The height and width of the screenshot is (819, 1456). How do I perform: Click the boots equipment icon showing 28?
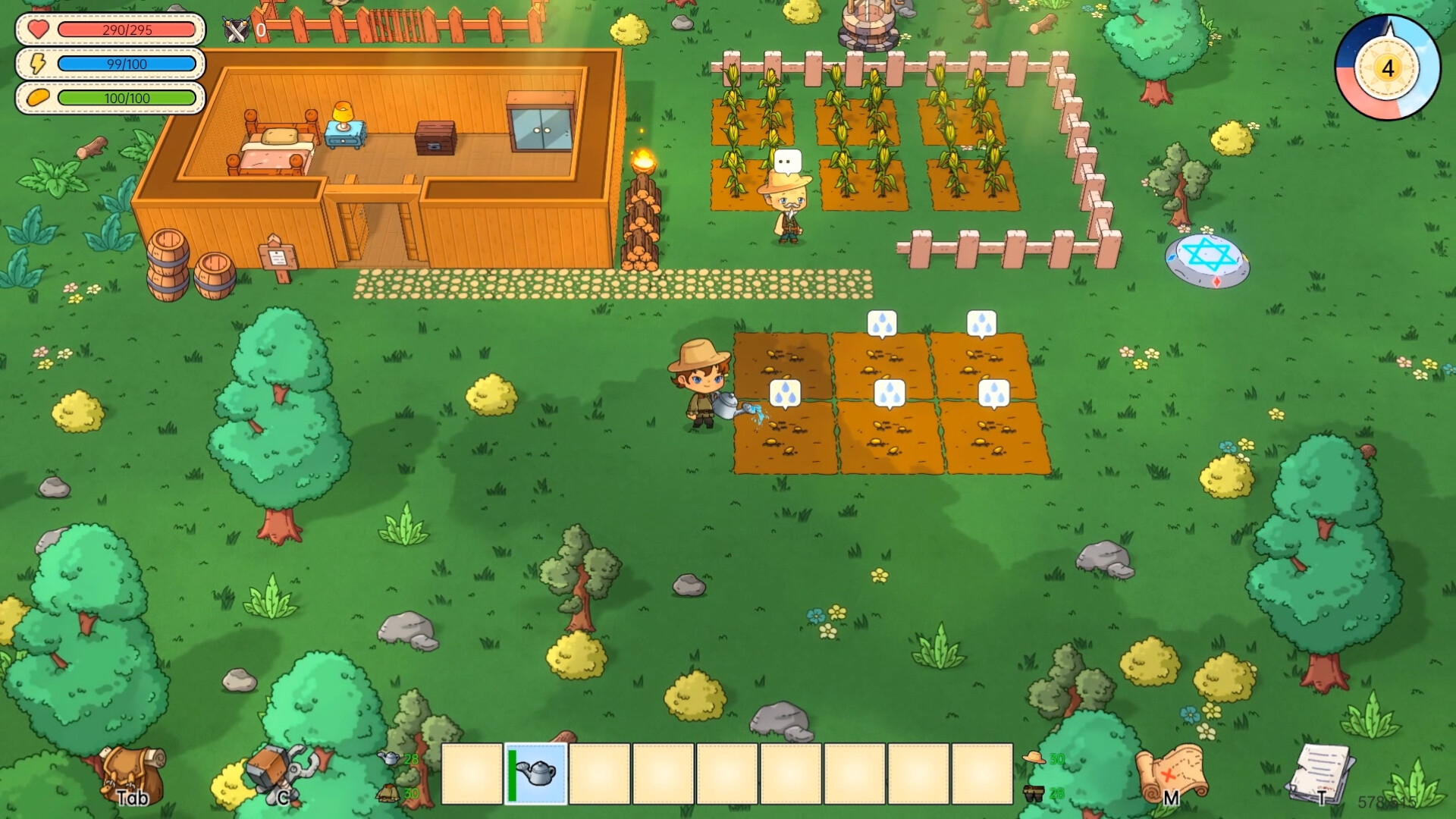[x=1033, y=793]
